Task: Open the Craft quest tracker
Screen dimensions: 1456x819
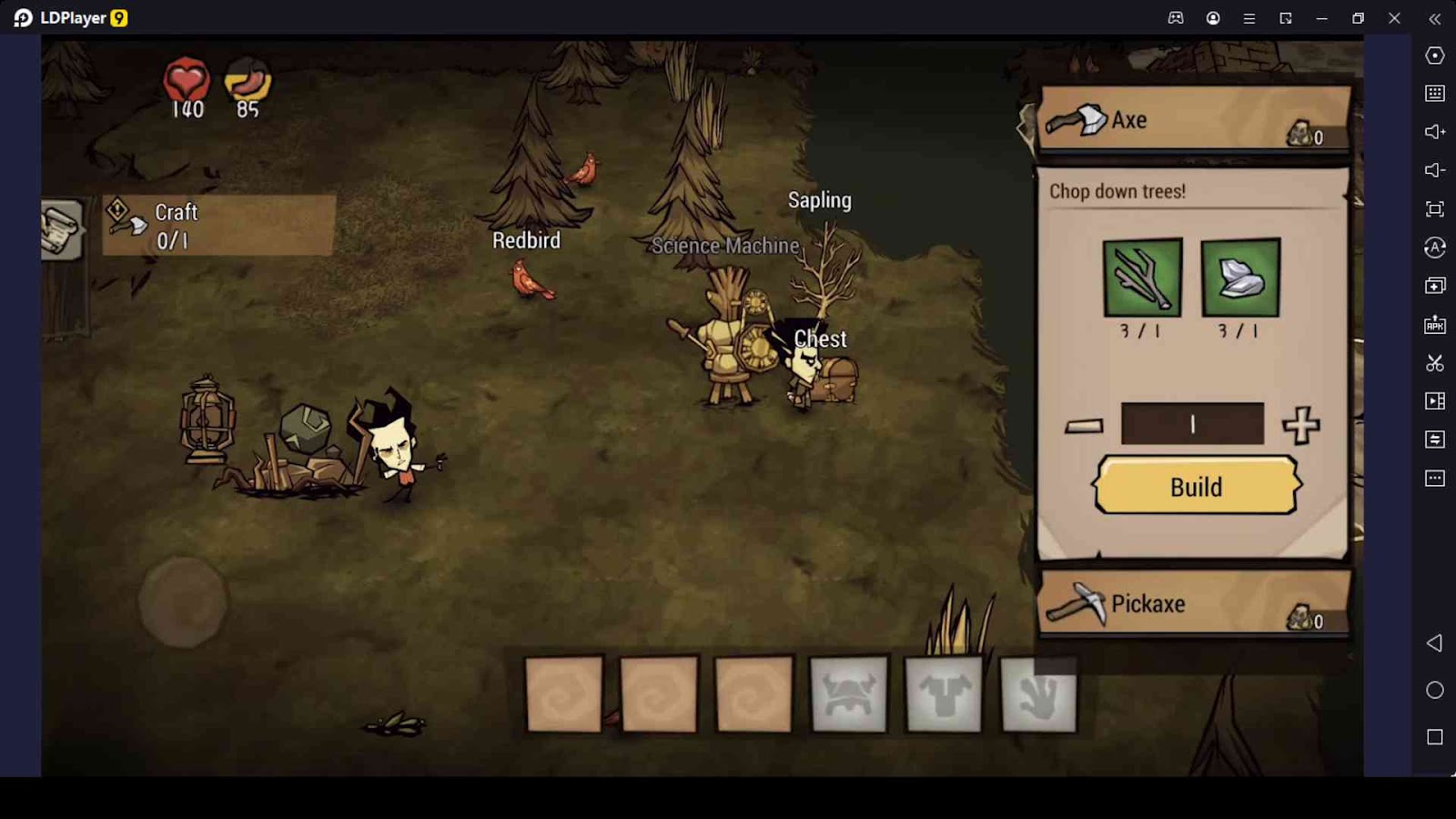Action: click(x=217, y=225)
